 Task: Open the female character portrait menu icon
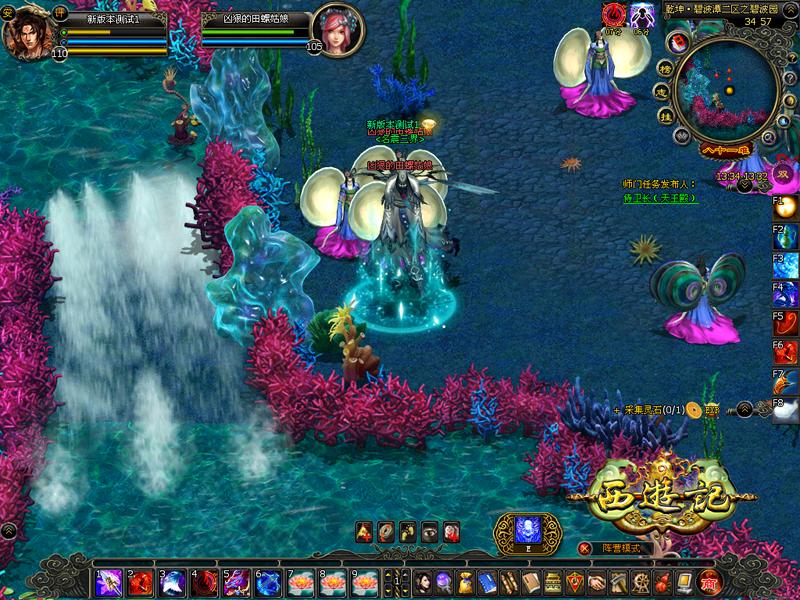click(421, 582)
